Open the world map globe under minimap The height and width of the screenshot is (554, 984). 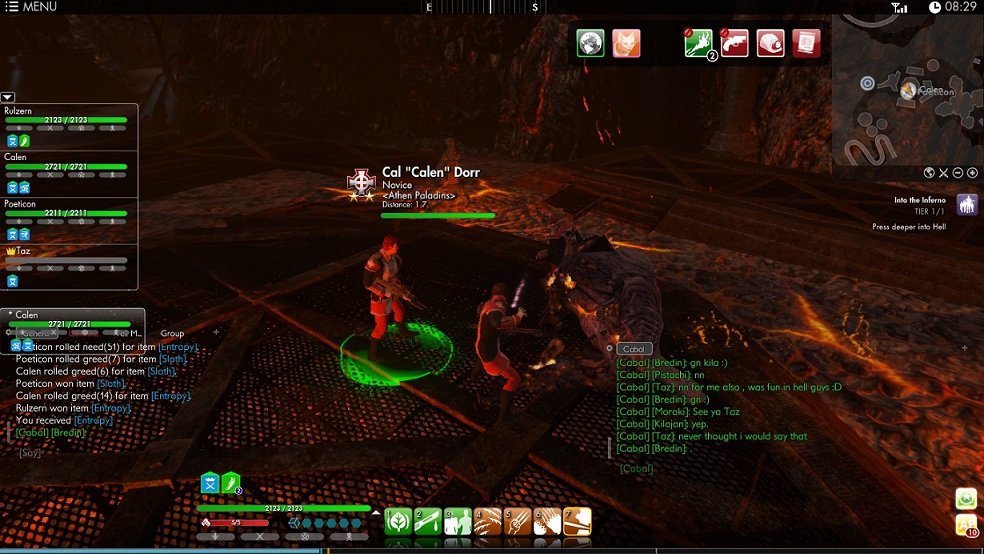tap(929, 173)
